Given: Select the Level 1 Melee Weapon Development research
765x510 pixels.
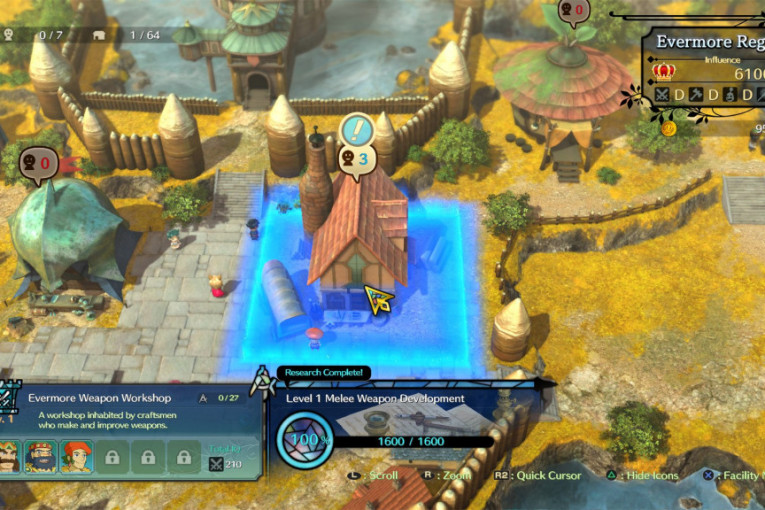Looking at the screenshot, I should pyautogui.click(x=375, y=398).
